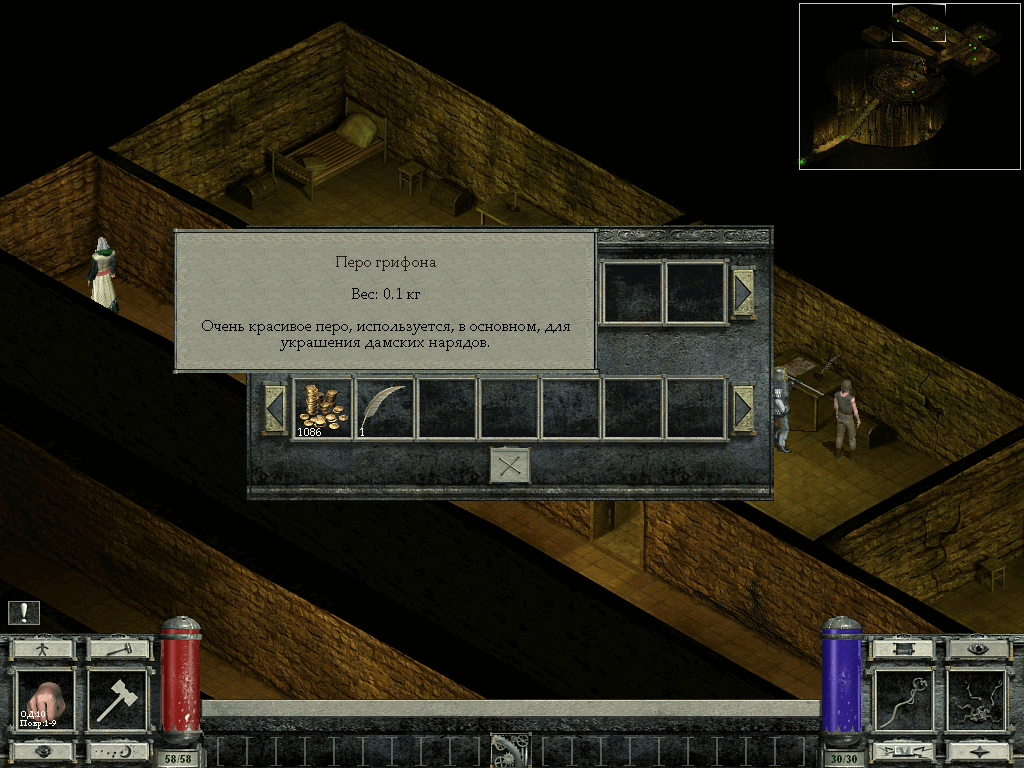The height and width of the screenshot is (768, 1024).
Task: Toggle the eye button in the right panel
Action: (x=978, y=649)
